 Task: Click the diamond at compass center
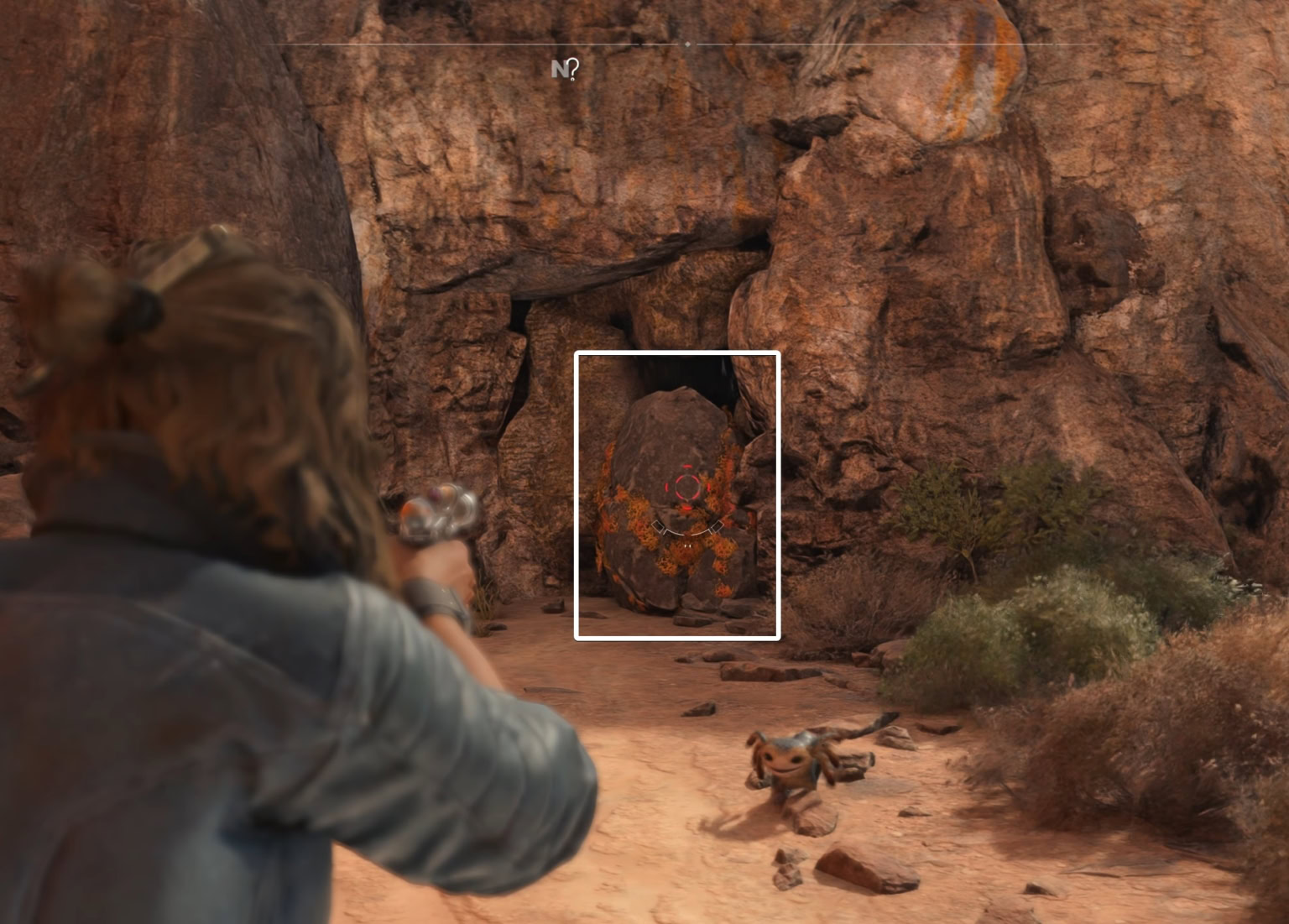point(687,44)
